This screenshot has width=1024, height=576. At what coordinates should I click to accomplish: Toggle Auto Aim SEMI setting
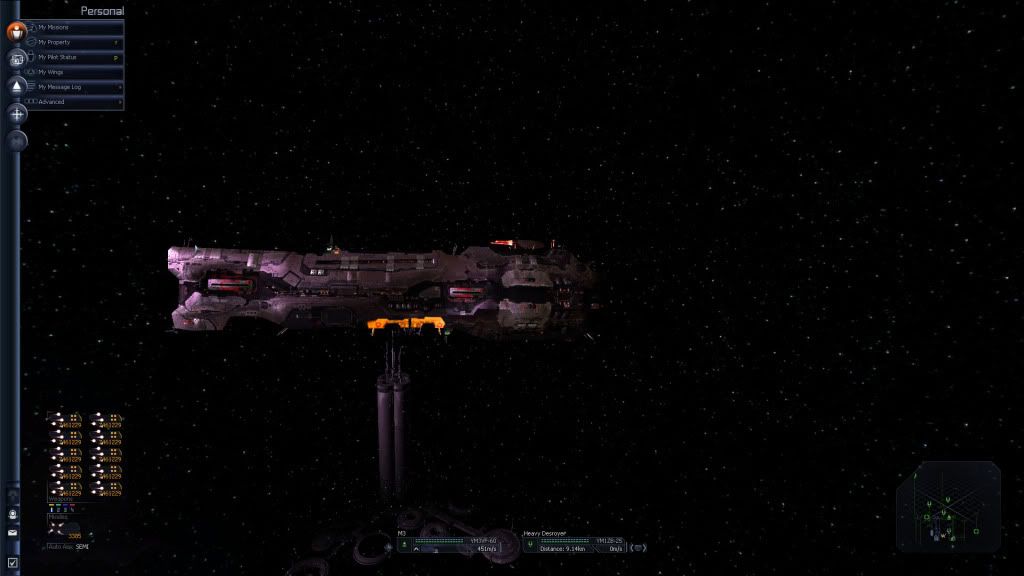click(x=67, y=547)
